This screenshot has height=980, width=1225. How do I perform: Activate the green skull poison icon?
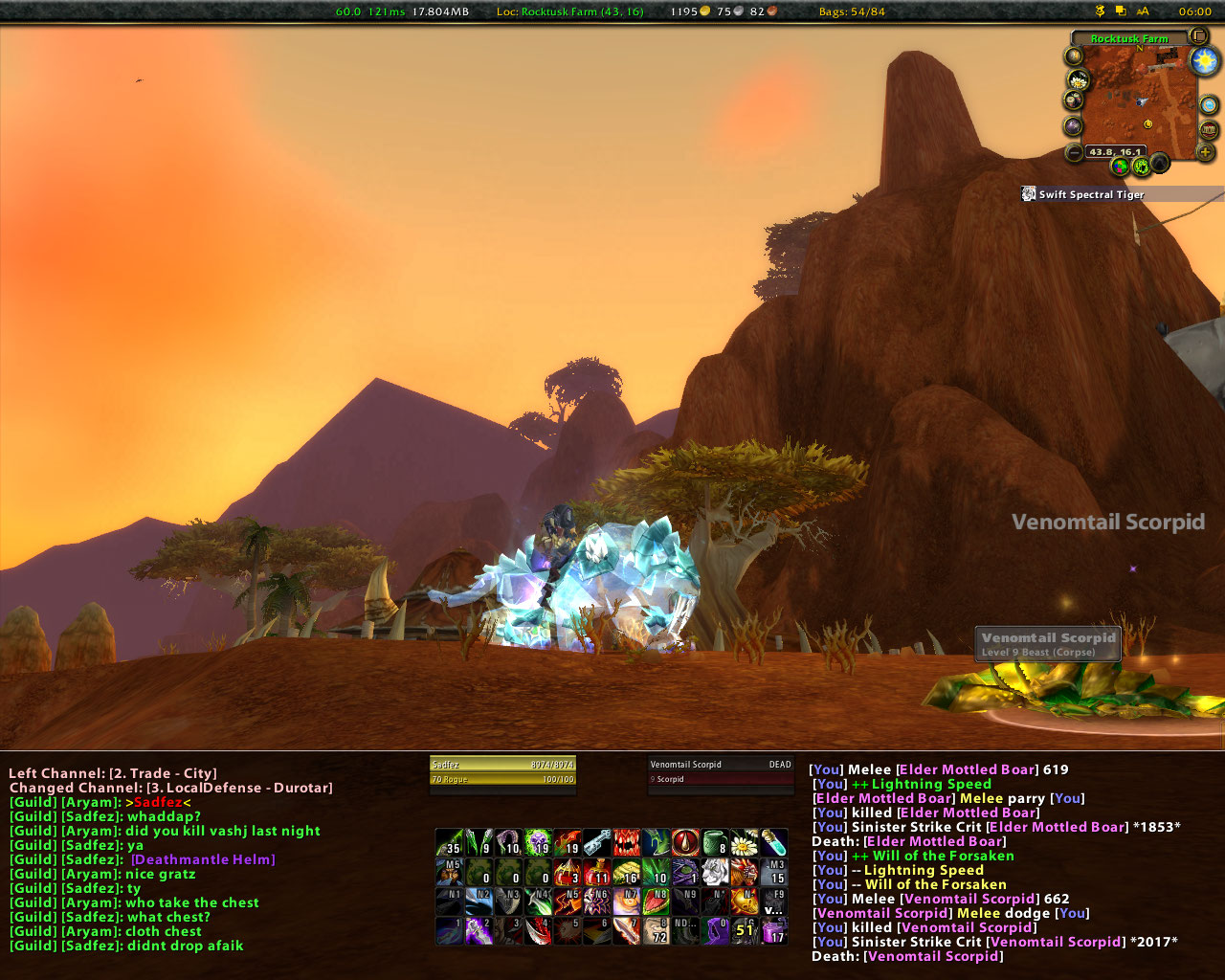pos(538,843)
